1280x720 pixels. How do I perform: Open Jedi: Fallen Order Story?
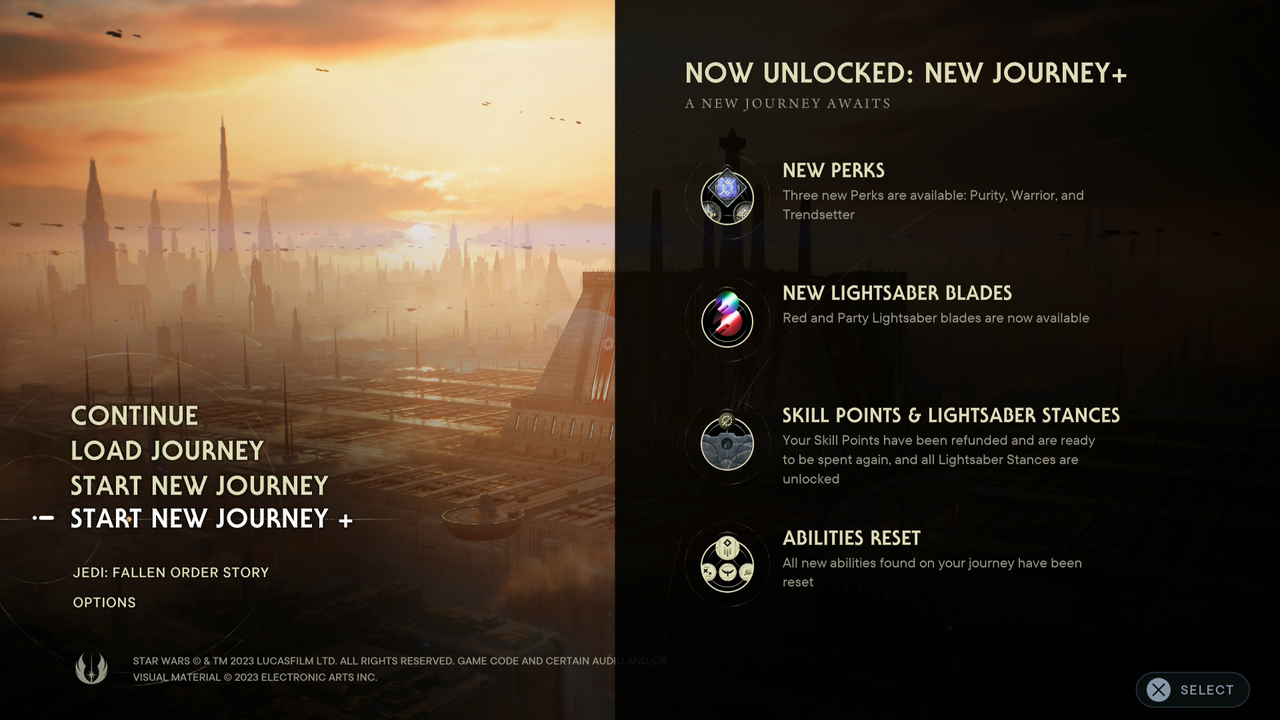pos(169,572)
